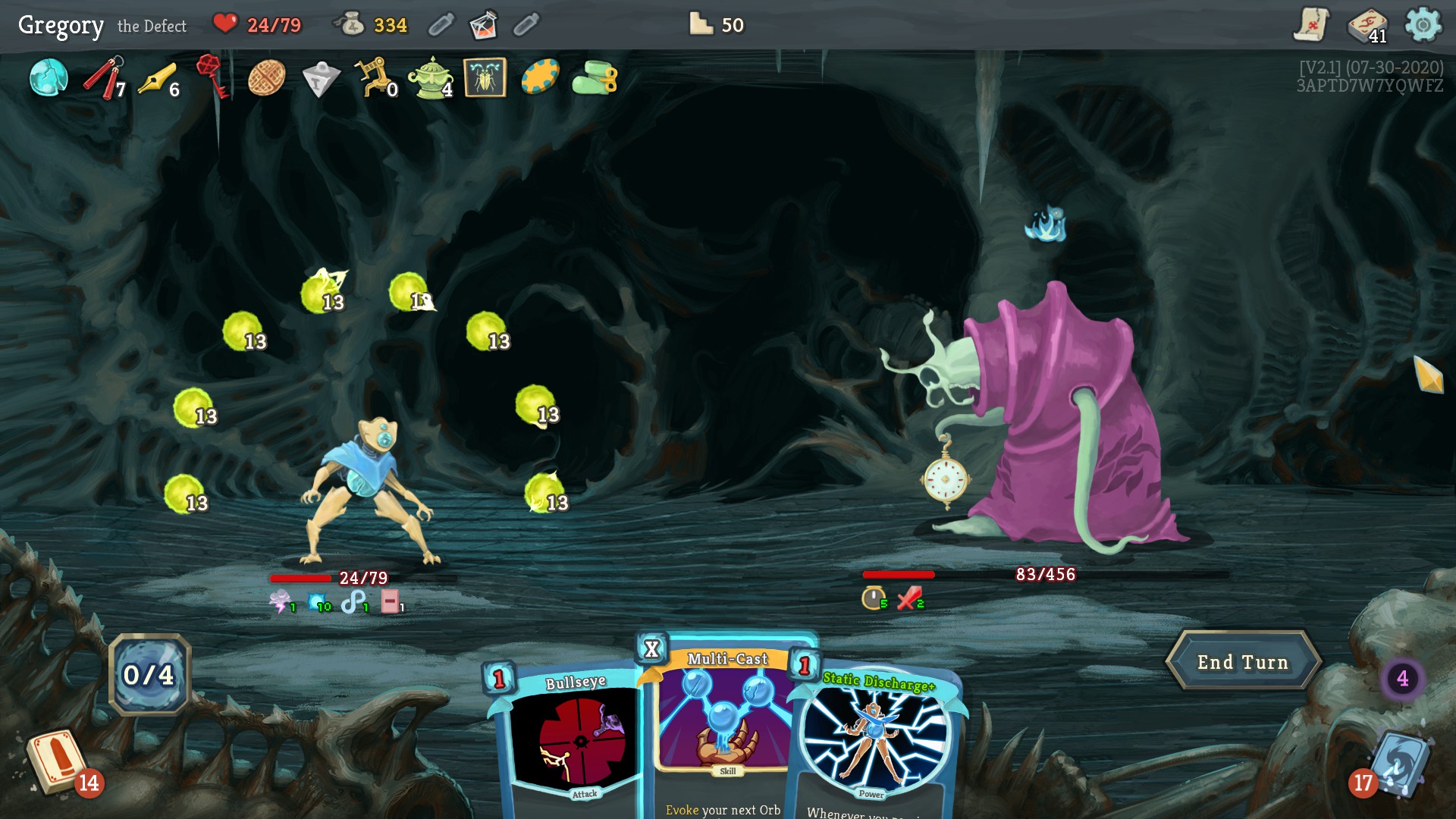Click the Cracked Core relic
This screenshot has height=819, width=1456.
[48, 78]
